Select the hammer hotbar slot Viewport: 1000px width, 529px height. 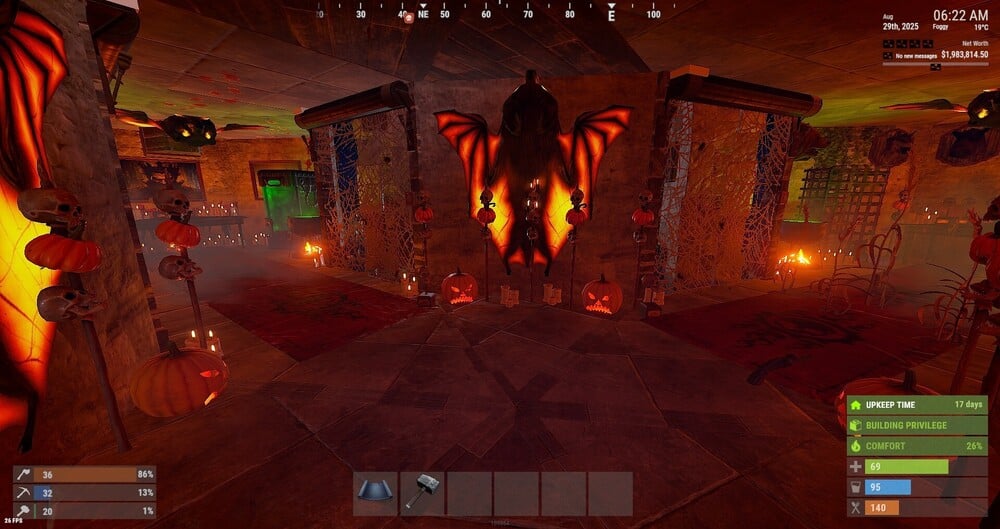click(x=422, y=493)
